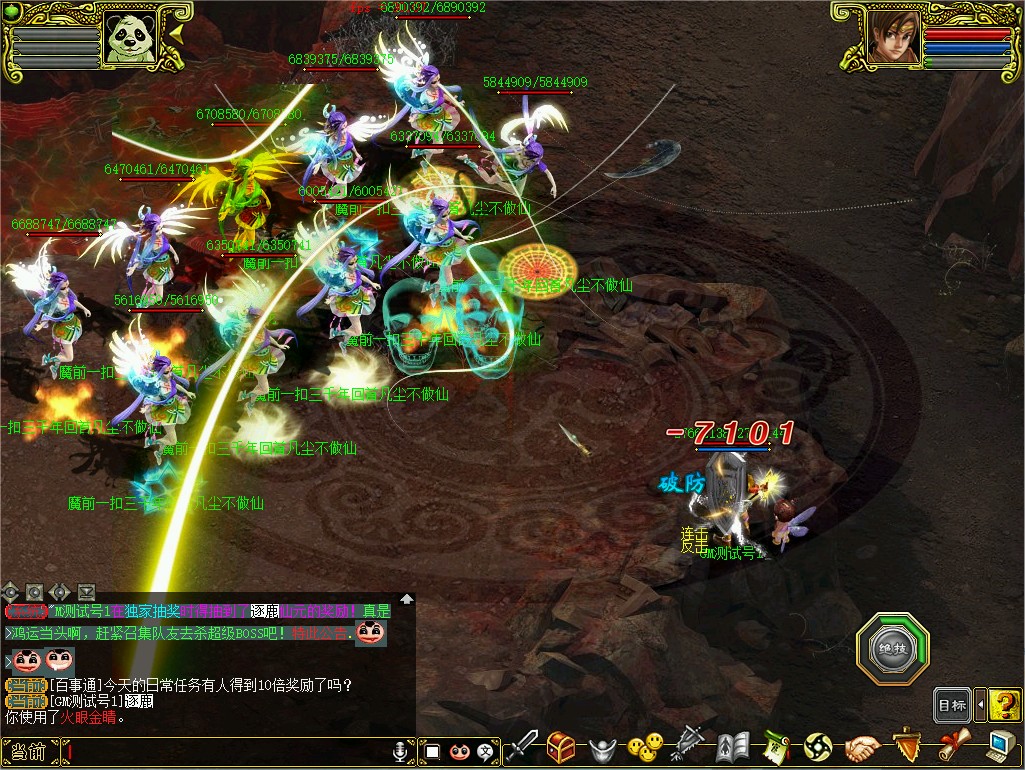This screenshot has width=1025, height=770.
Task: Open the two smiley faces friends icon
Action: coord(645,746)
